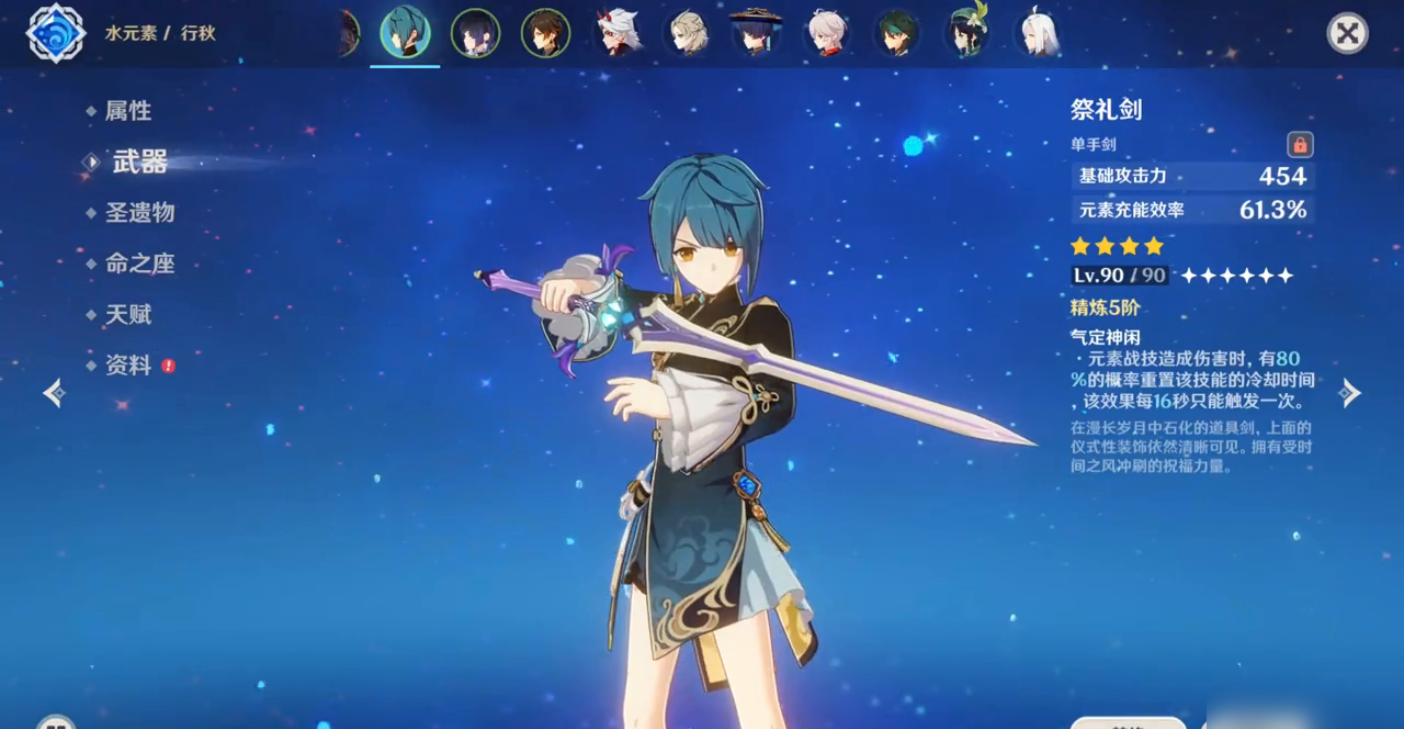The height and width of the screenshot is (729, 1405).
Task: Toggle the weapon lock icon
Action: click(1300, 145)
